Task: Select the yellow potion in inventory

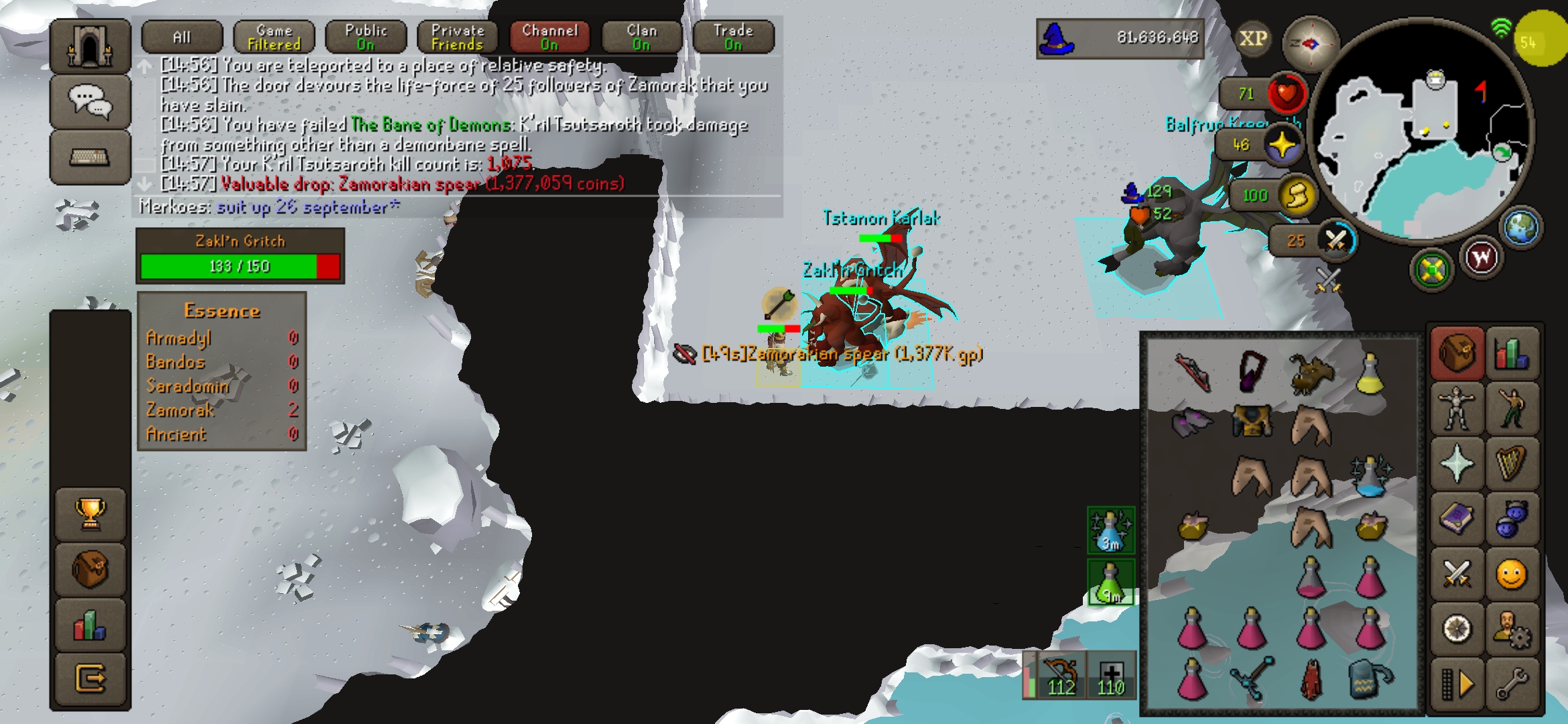Action: 1370,373
